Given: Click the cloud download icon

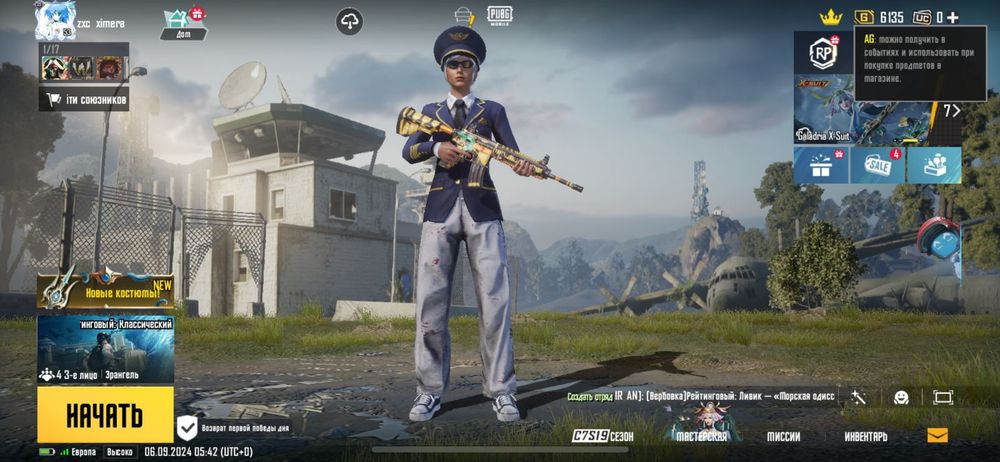Looking at the screenshot, I should (349, 21).
